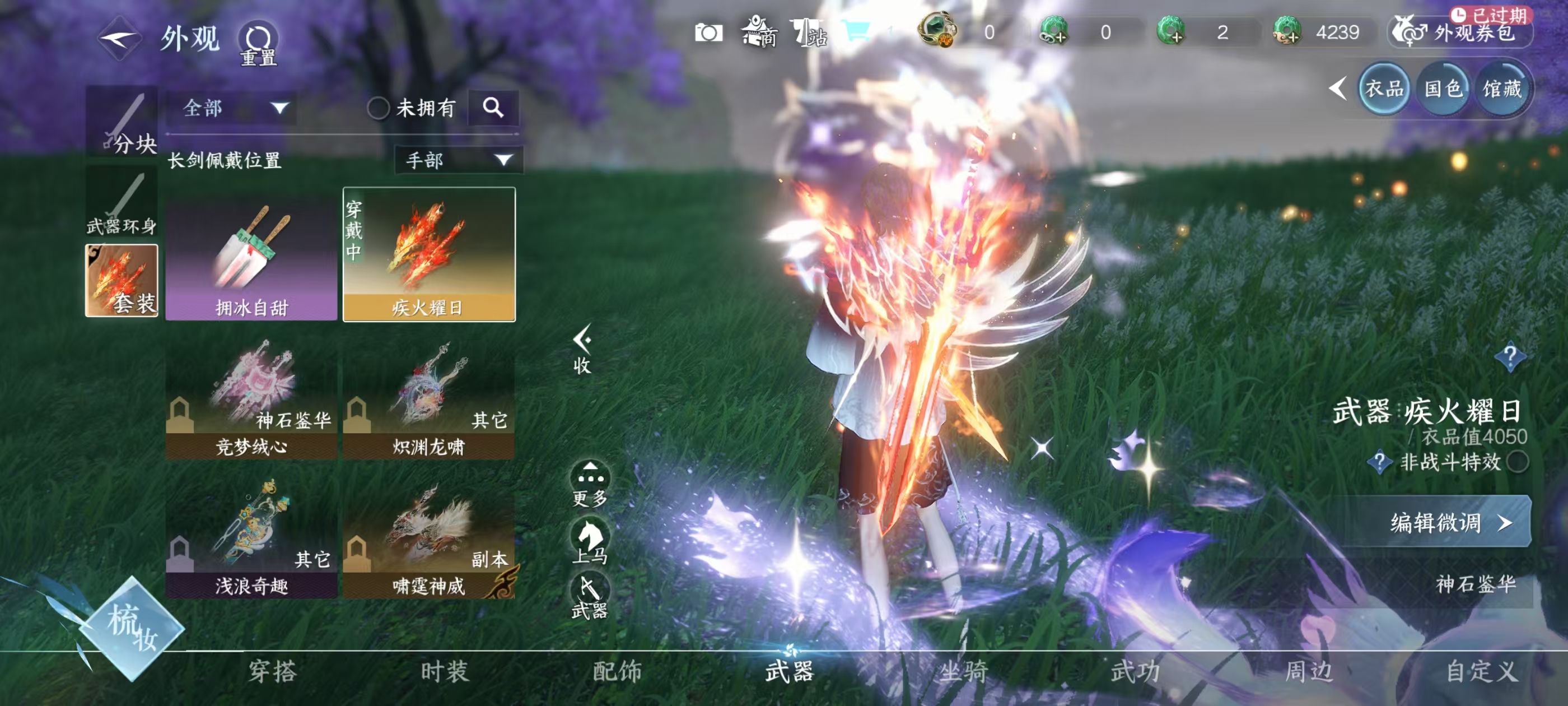Screen dimensions: 1568x706
Task: Go back using the arrow beside 外观
Action: coord(119,38)
